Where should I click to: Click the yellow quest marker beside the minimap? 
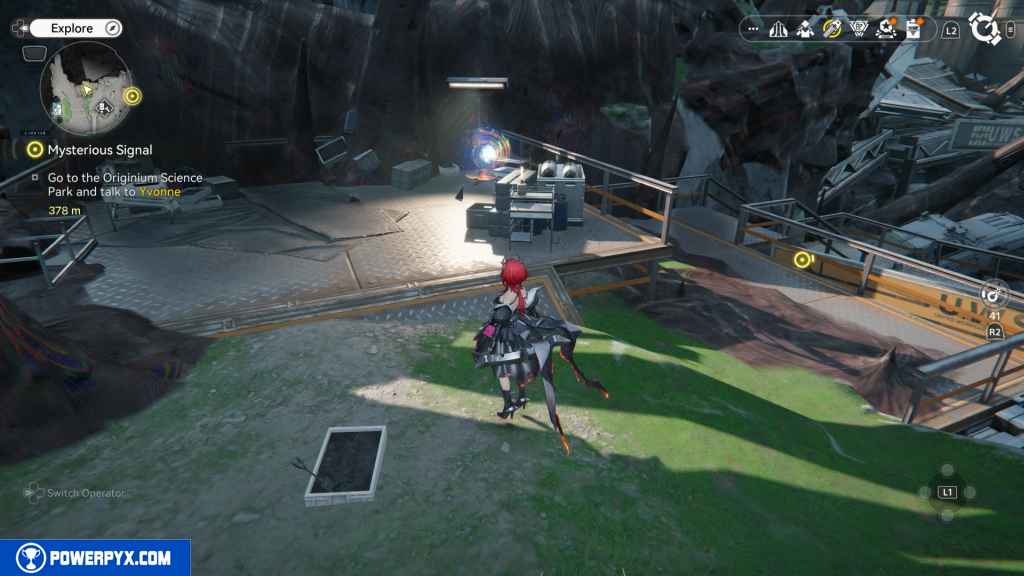[133, 96]
